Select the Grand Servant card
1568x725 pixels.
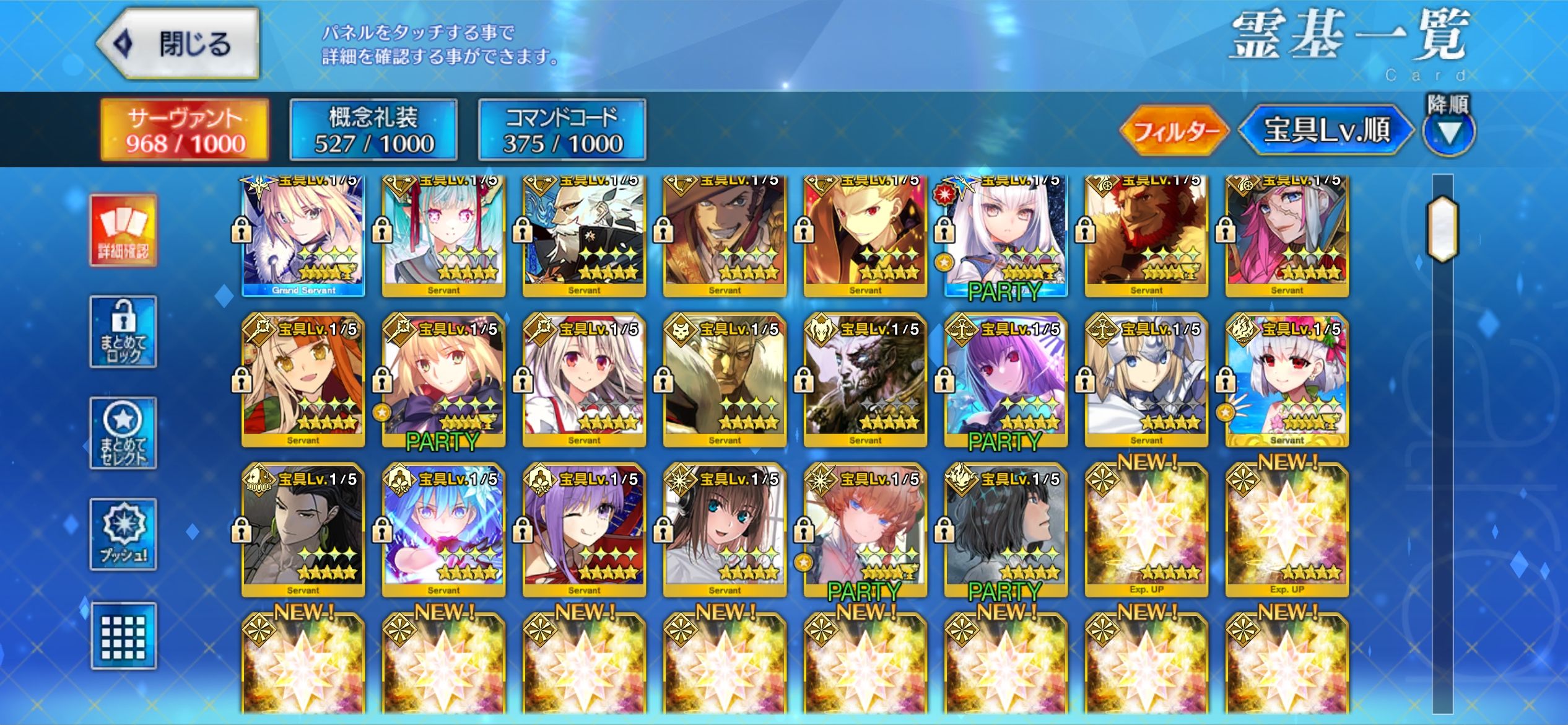[303, 235]
